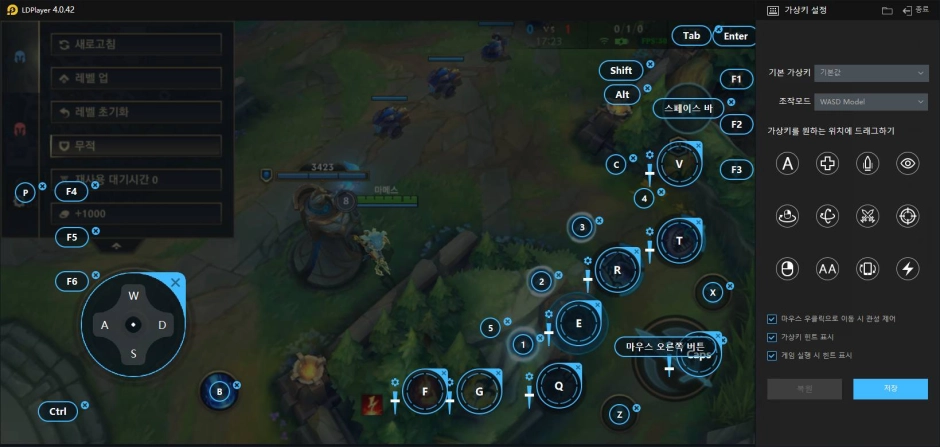The width and height of the screenshot is (940, 447).
Task: Toggle the 무적 invincibility option
Action: point(135,145)
